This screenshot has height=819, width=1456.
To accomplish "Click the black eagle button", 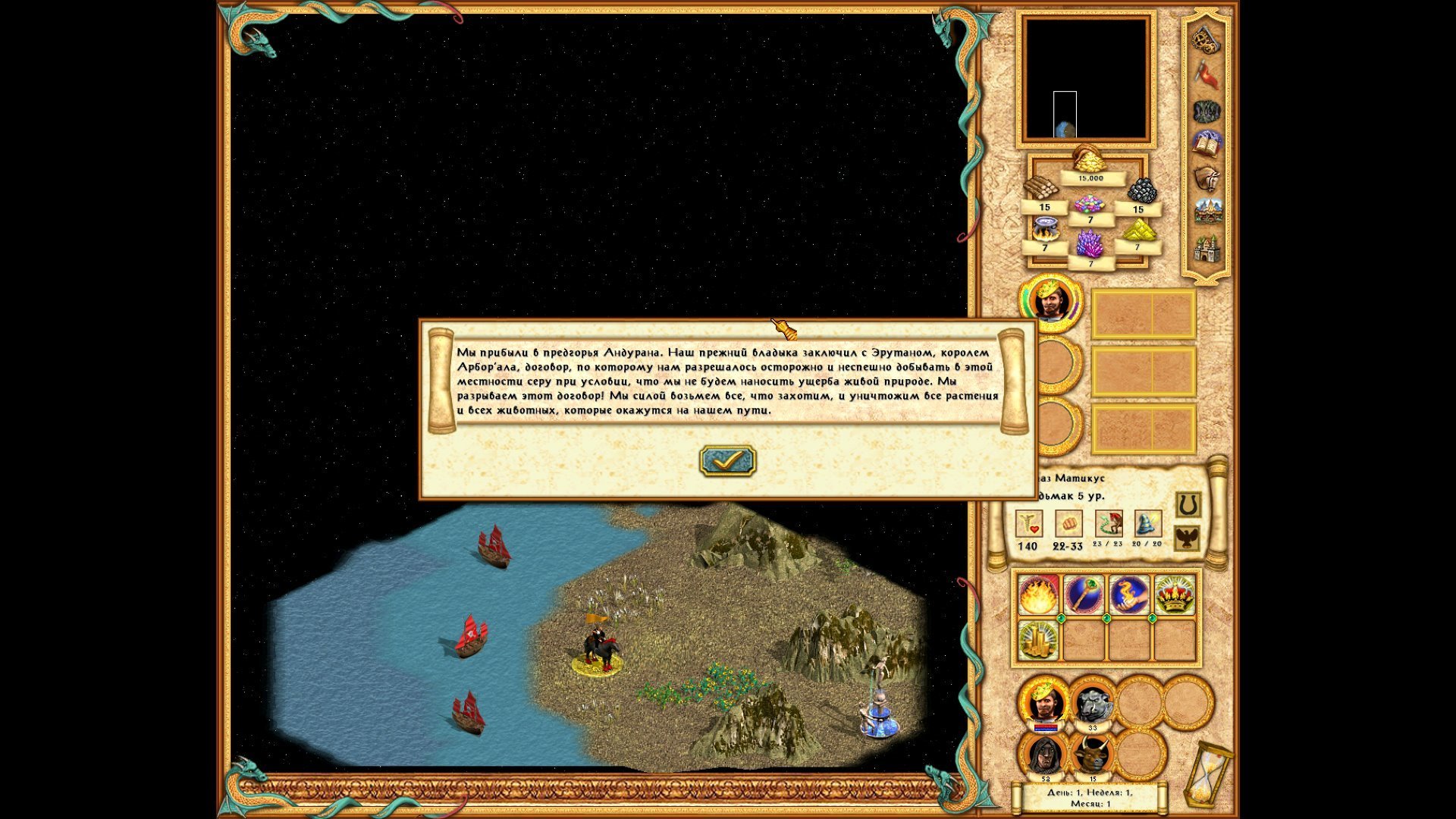I will [1188, 538].
